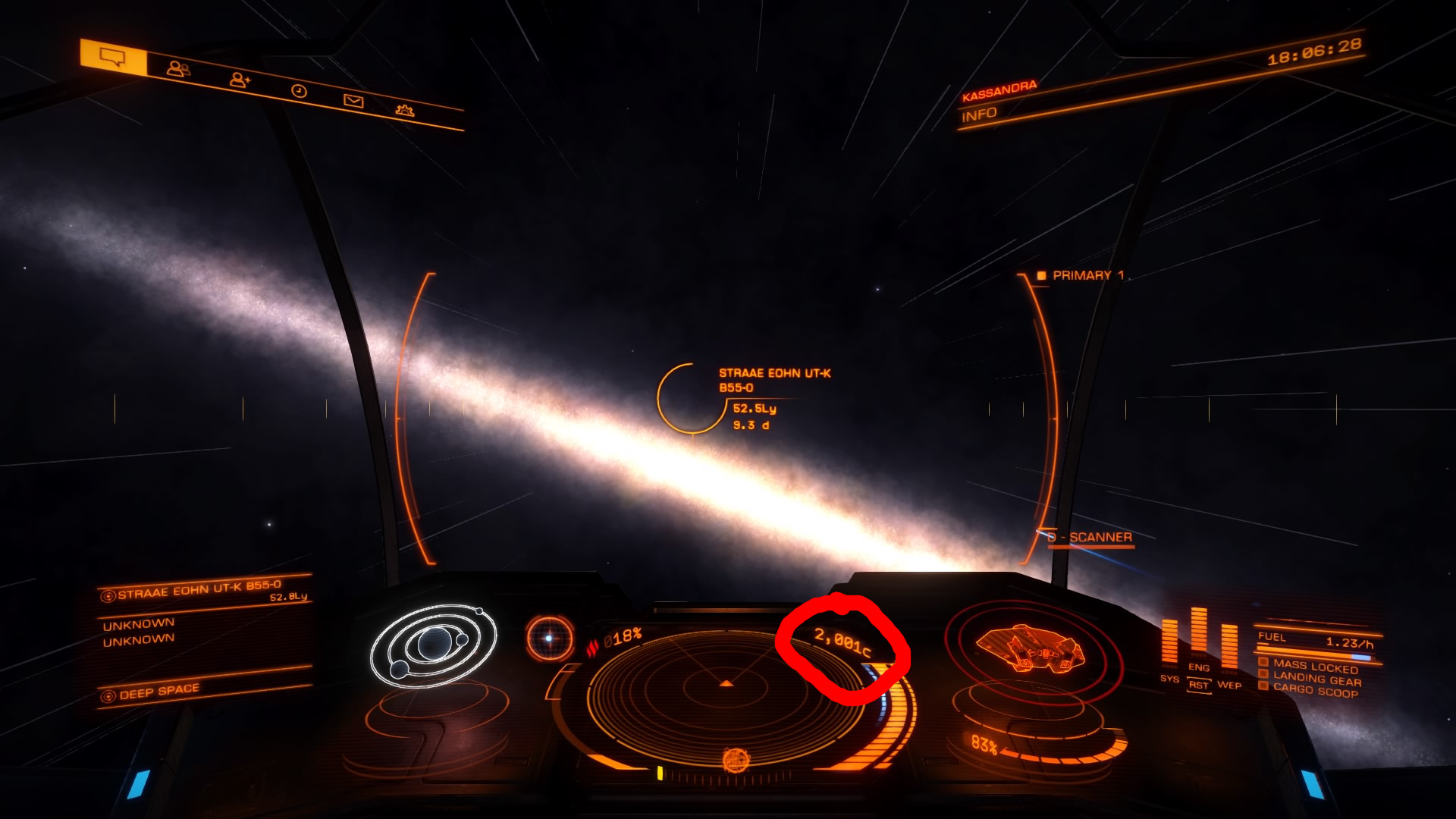Open the inbox envelope tab

pos(353,101)
